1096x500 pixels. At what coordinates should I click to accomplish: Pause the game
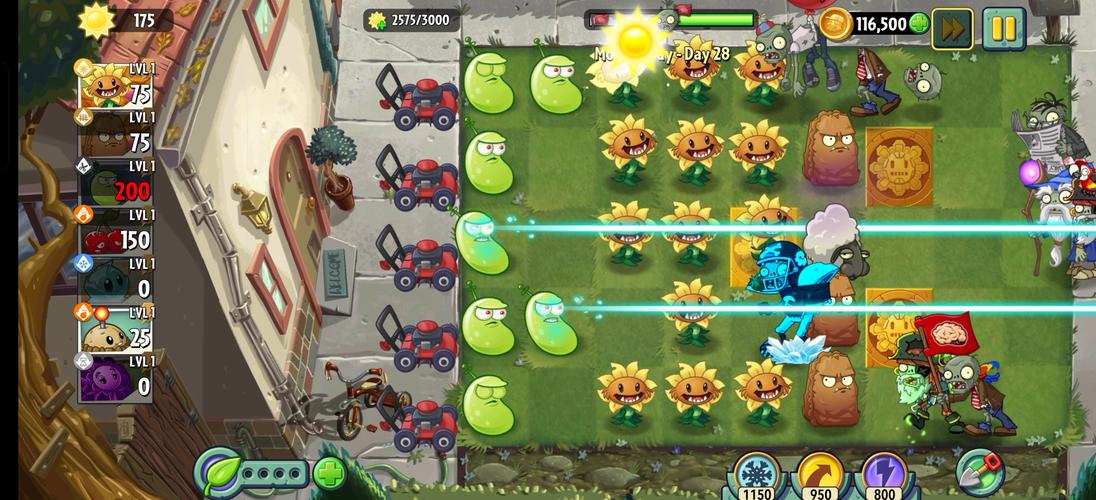1003,28
